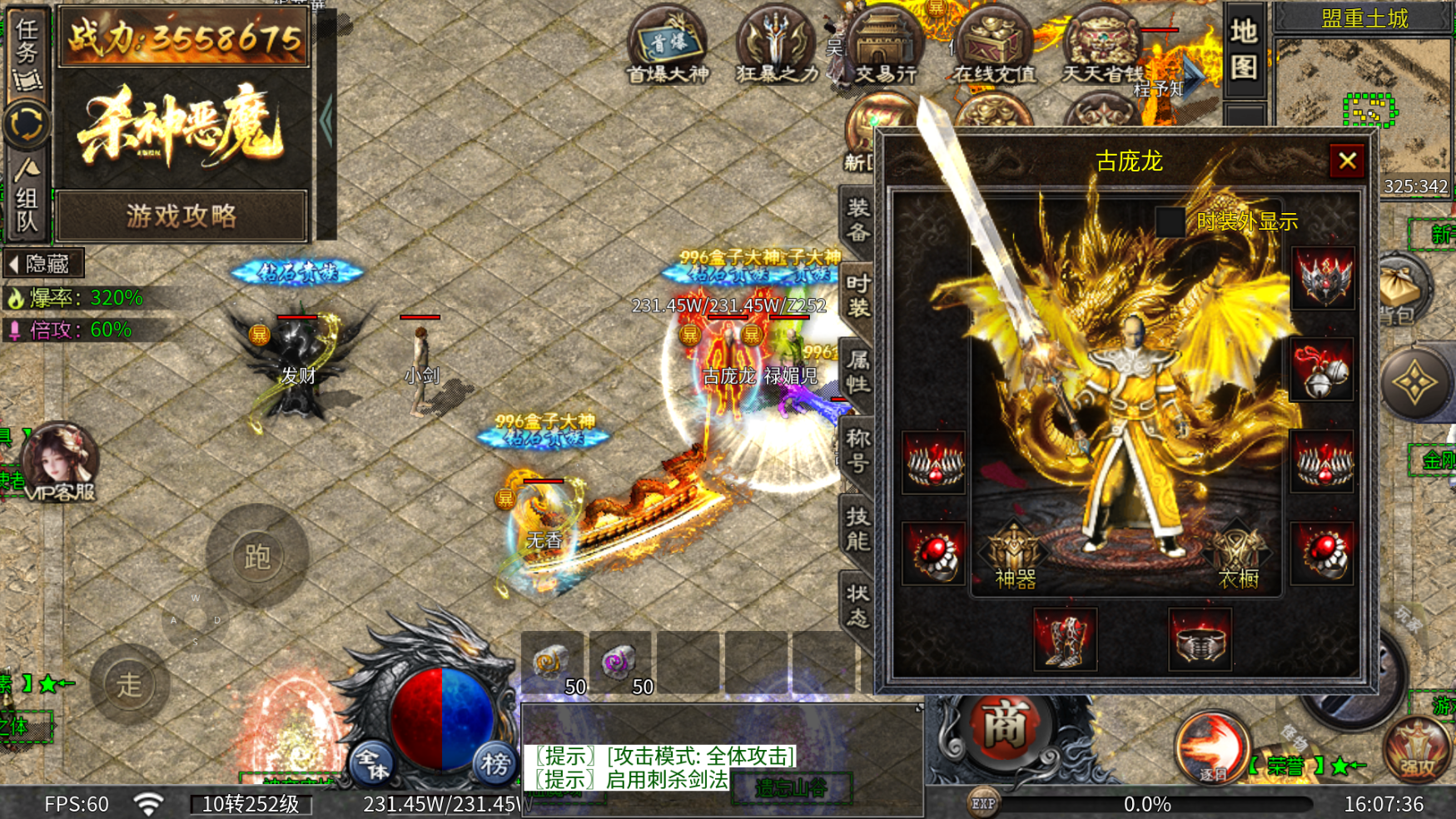
Task: Select the helmet equipment slot
Action: coord(1322,278)
